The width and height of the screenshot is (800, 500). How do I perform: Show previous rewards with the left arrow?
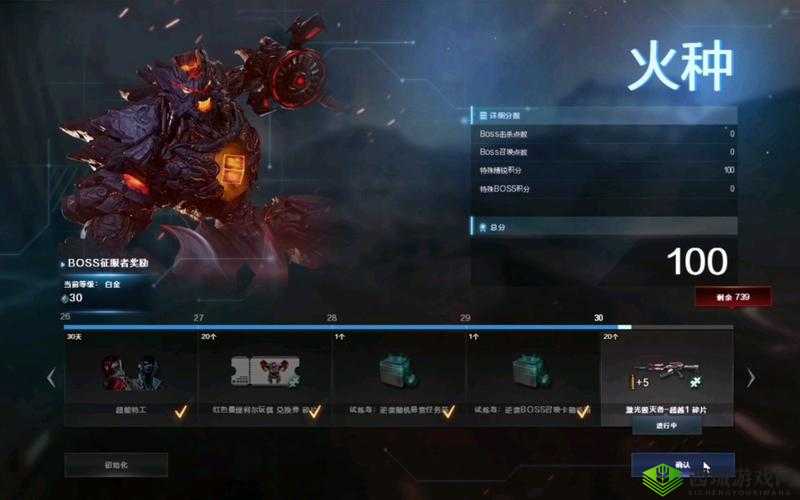click(52, 378)
